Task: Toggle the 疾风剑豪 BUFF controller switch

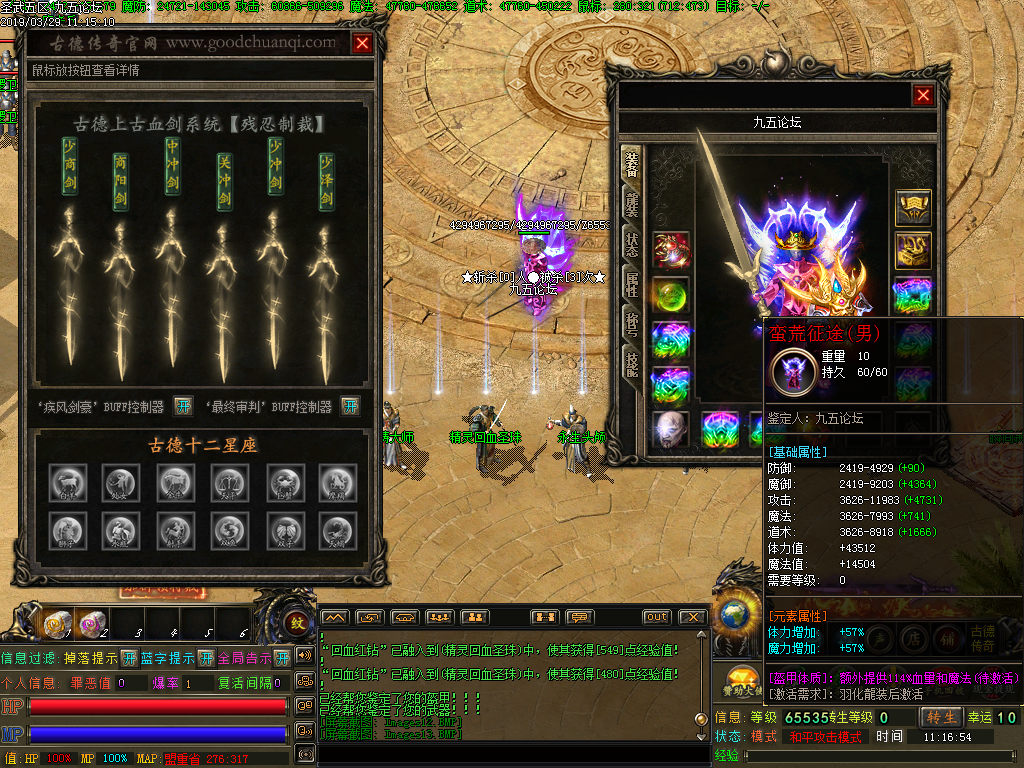Action: pyautogui.click(x=183, y=406)
